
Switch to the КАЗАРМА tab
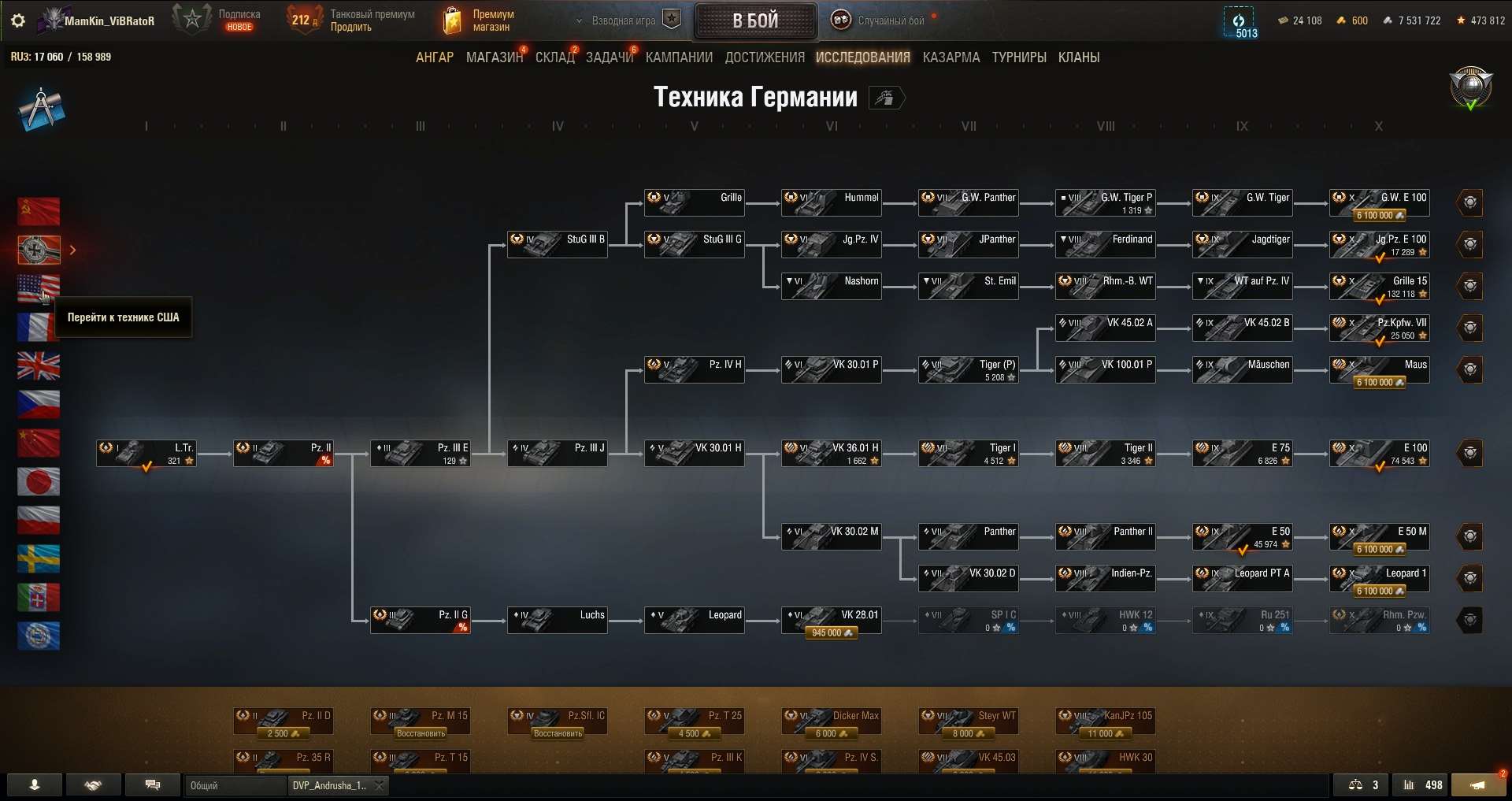coord(951,57)
